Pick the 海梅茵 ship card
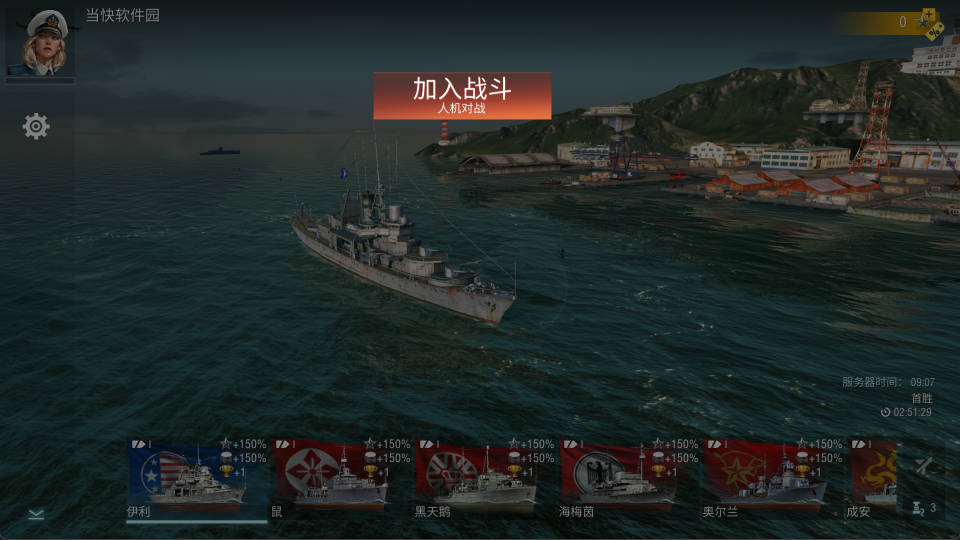960x540 pixels. click(x=619, y=478)
